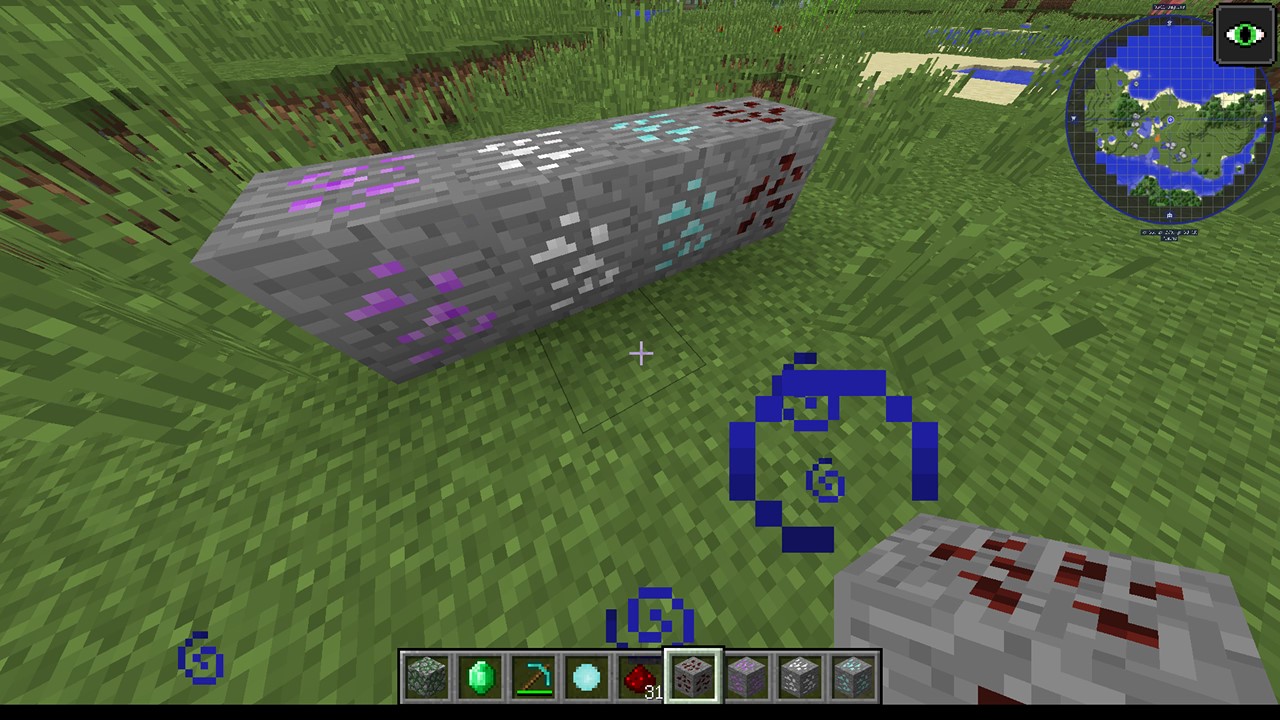Viewport: 1280px width, 720px height.
Task: Click the blue swirl particle in the grass corner
Action: [198, 658]
